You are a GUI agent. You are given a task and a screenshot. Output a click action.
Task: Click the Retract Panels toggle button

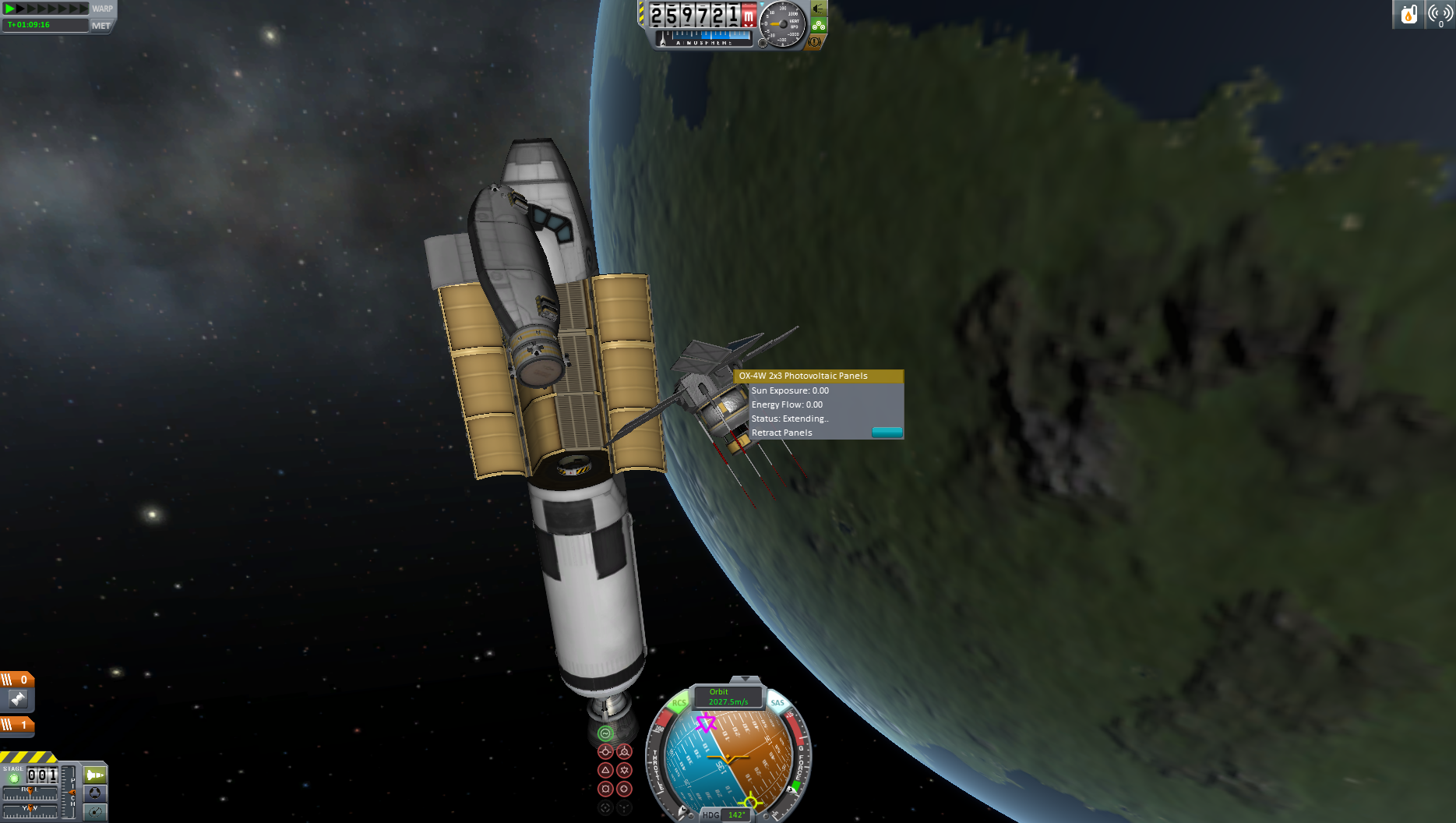(887, 433)
